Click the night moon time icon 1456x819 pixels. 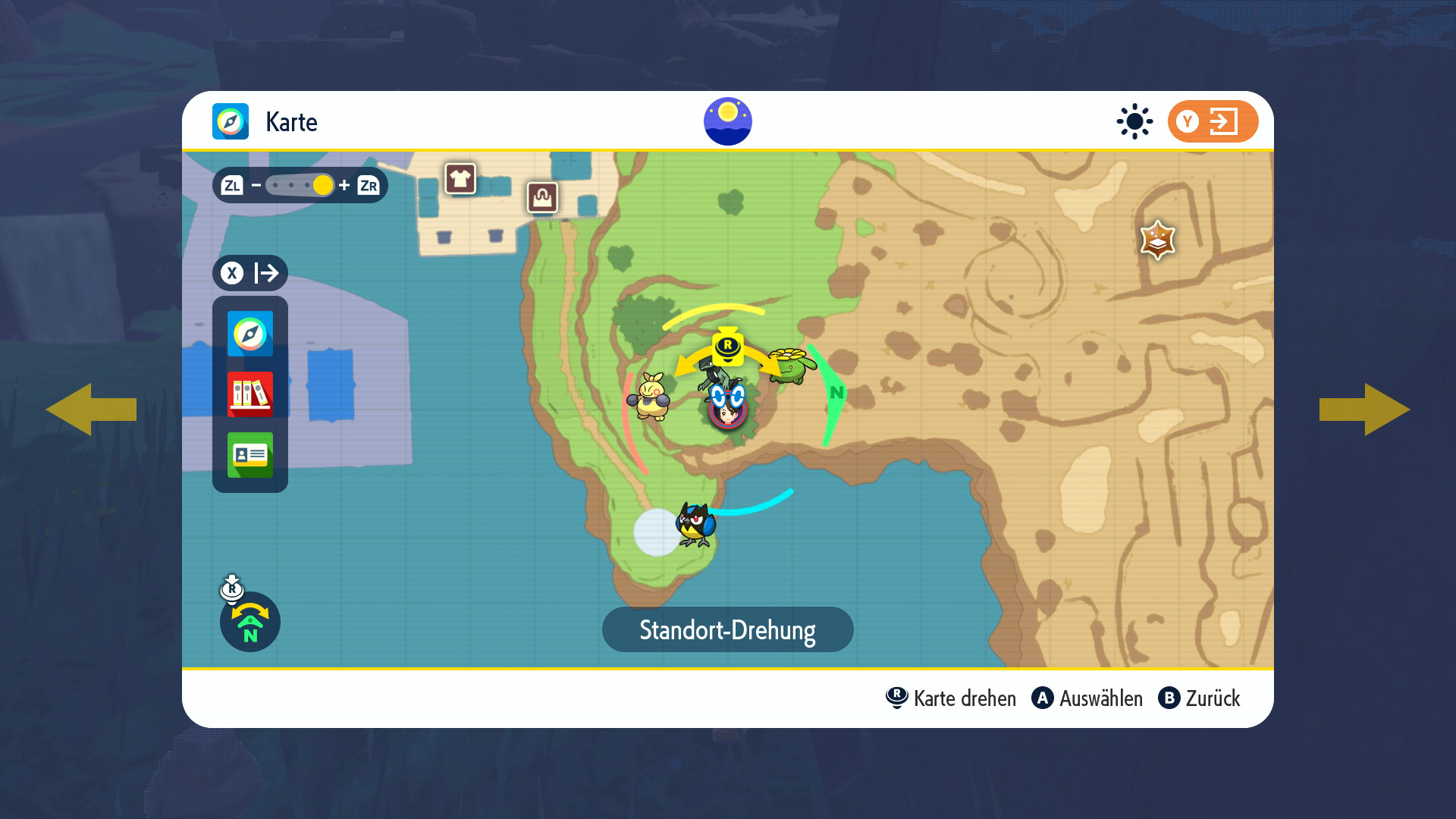(728, 121)
